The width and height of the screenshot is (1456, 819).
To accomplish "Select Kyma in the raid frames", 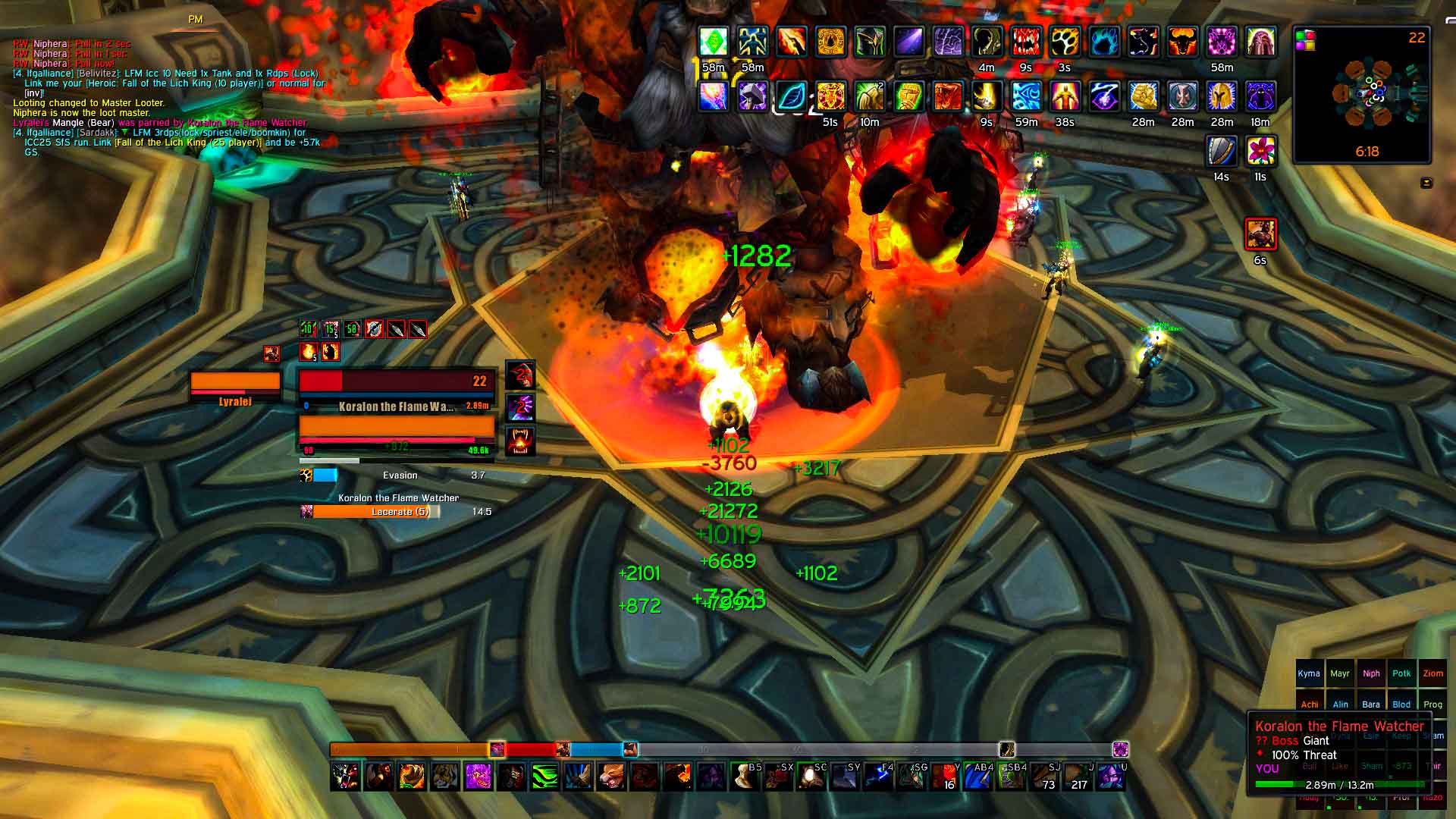I will pos(1309,673).
